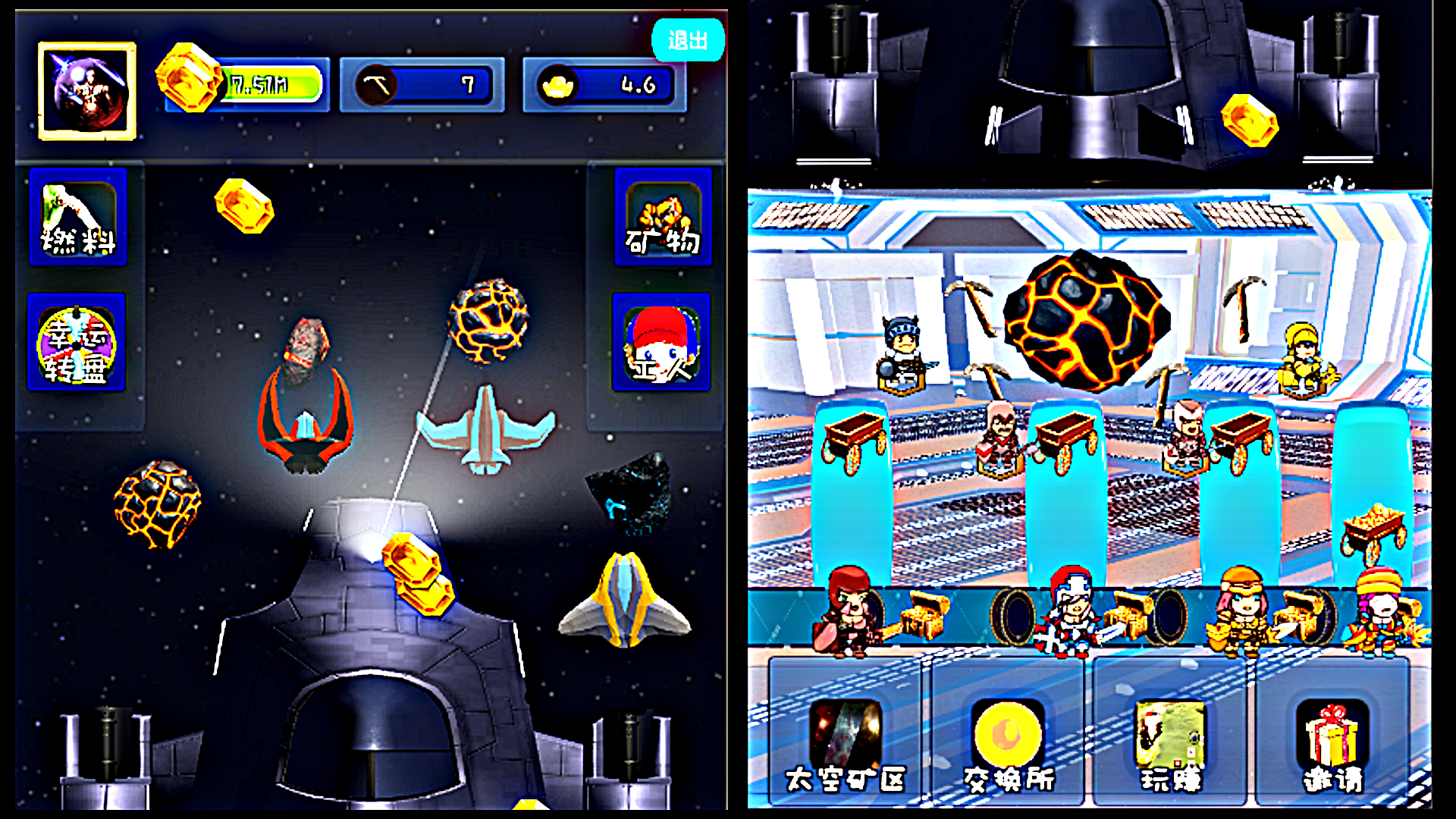The height and width of the screenshot is (819, 1456).
Task: Open the 交换所 exchange
Action: pyautogui.click(x=1009, y=743)
